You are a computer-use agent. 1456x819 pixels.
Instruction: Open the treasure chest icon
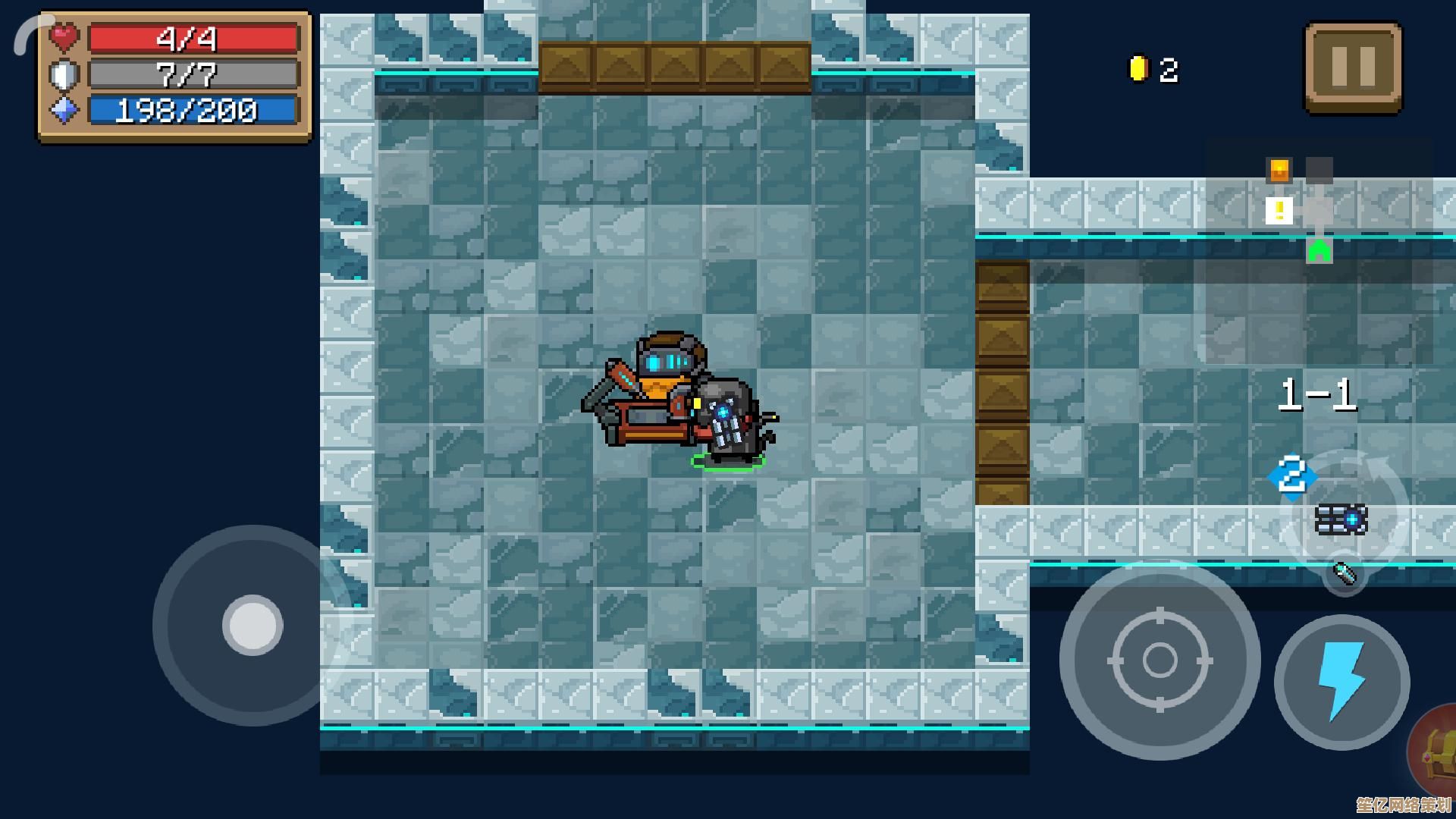click(1436, 755)
